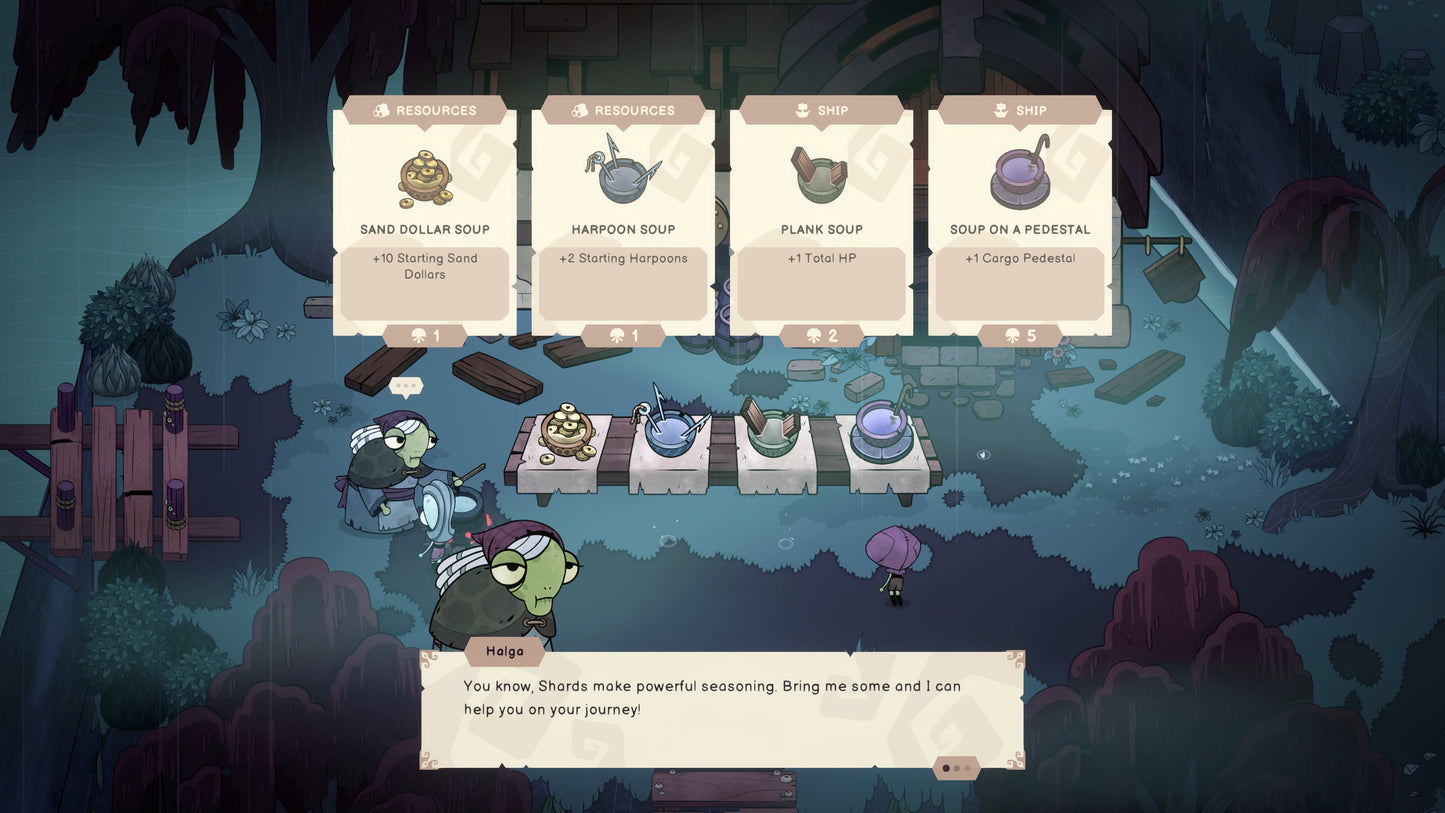Select the Plank Soup icon

[x=820, y=177]
